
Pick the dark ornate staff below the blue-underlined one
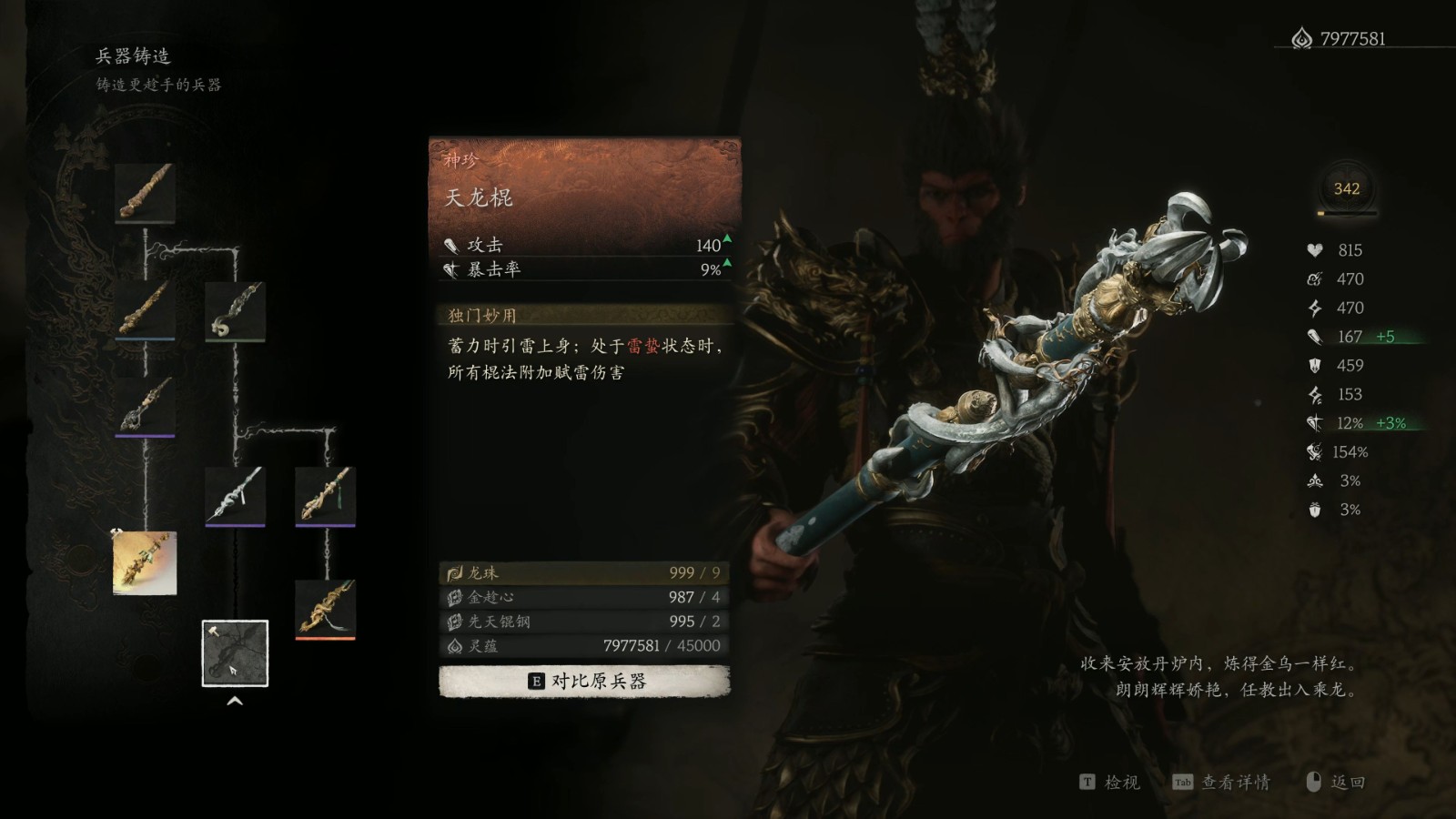(x=146, y=405)
